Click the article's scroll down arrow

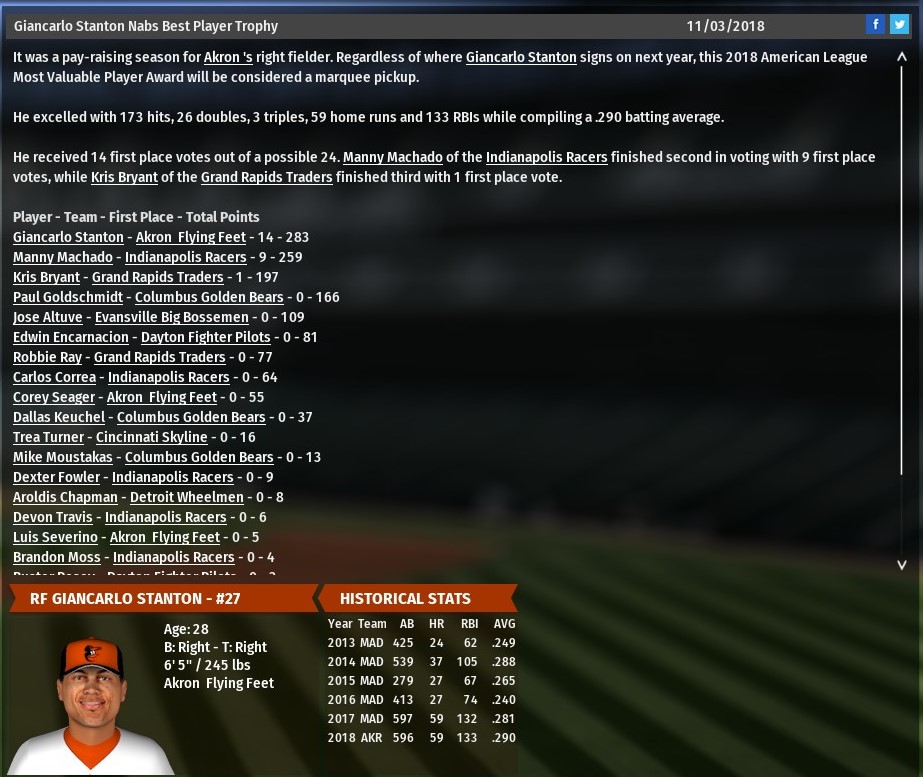902,565
